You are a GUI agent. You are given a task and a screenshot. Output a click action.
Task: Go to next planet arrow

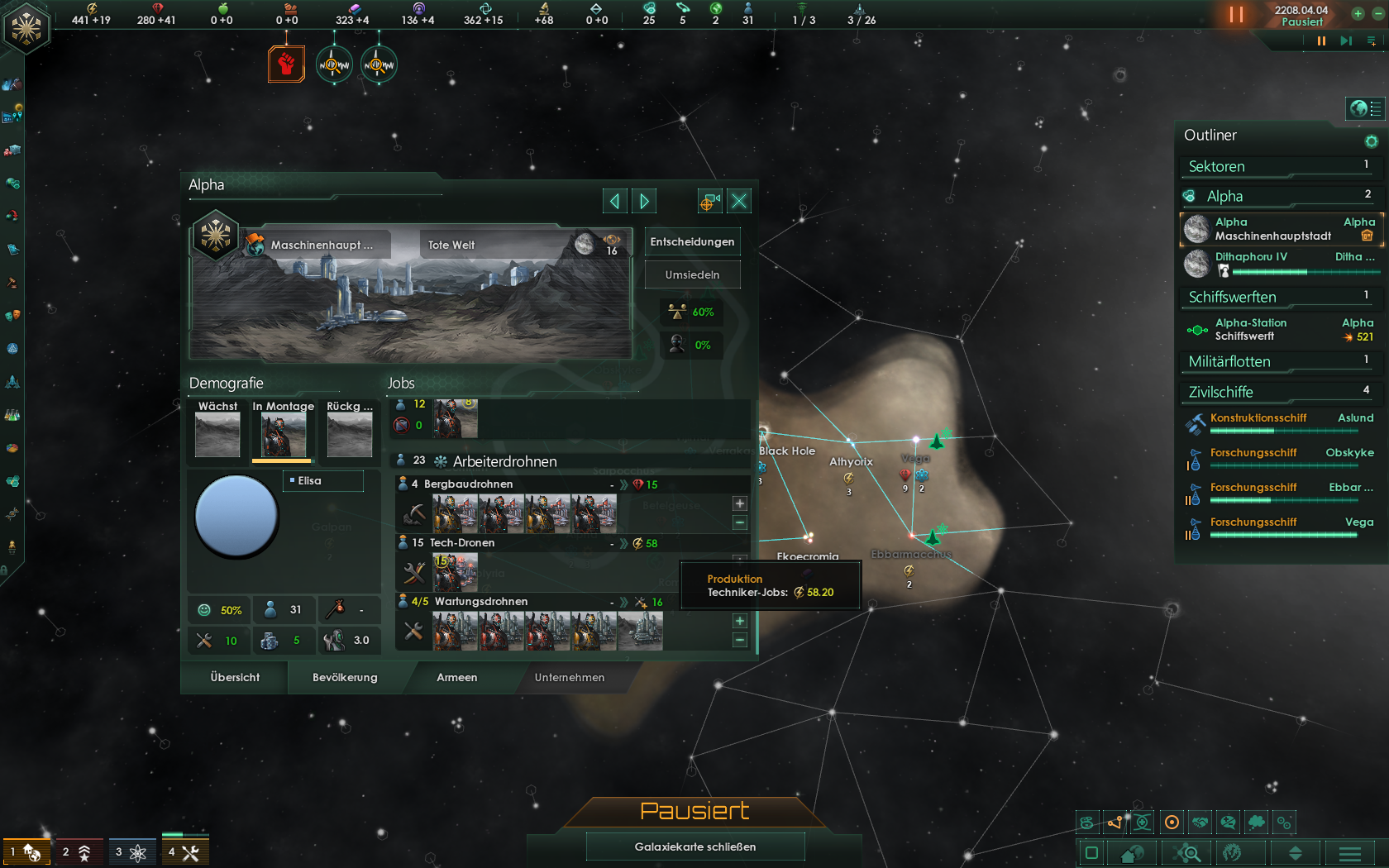pos(645,201)
